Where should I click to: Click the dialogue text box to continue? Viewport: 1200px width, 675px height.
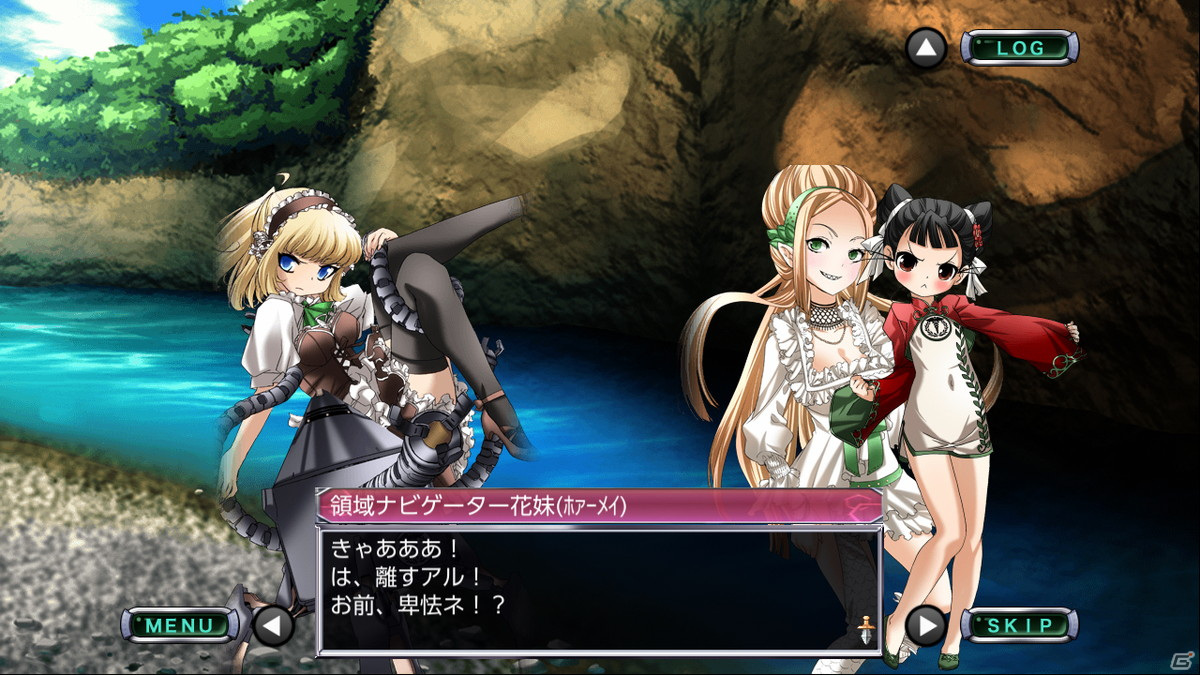point(598,592)
